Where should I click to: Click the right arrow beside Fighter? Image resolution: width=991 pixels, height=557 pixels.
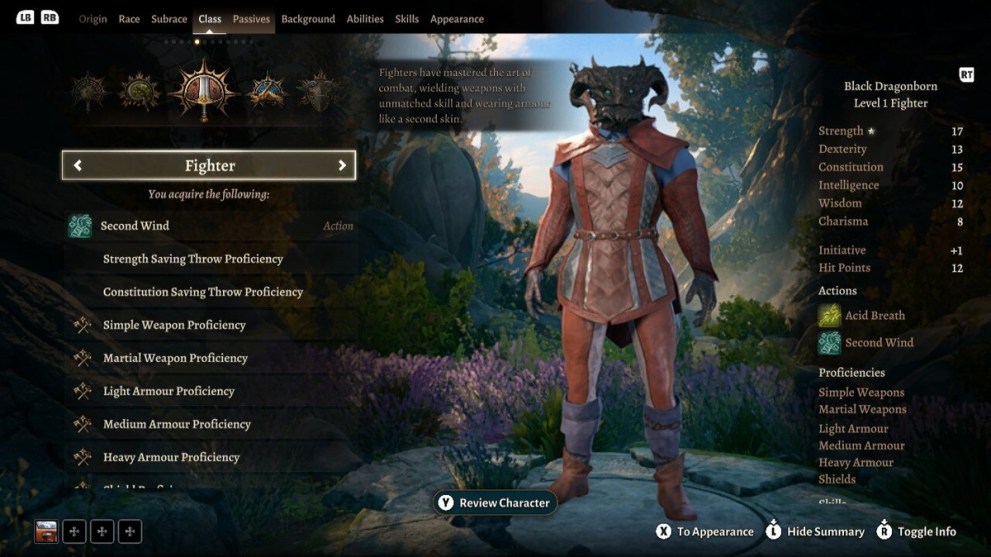[x=342, y=166]
